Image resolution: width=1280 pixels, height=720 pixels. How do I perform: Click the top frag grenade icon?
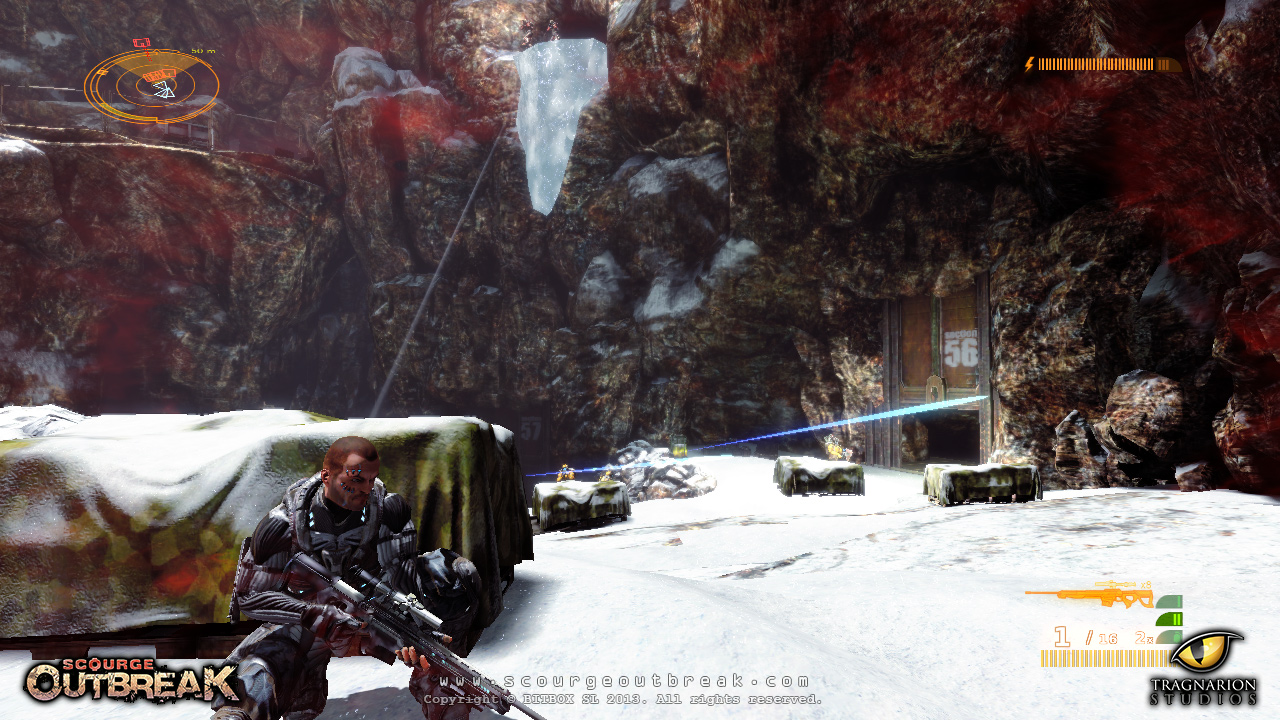1169,601
